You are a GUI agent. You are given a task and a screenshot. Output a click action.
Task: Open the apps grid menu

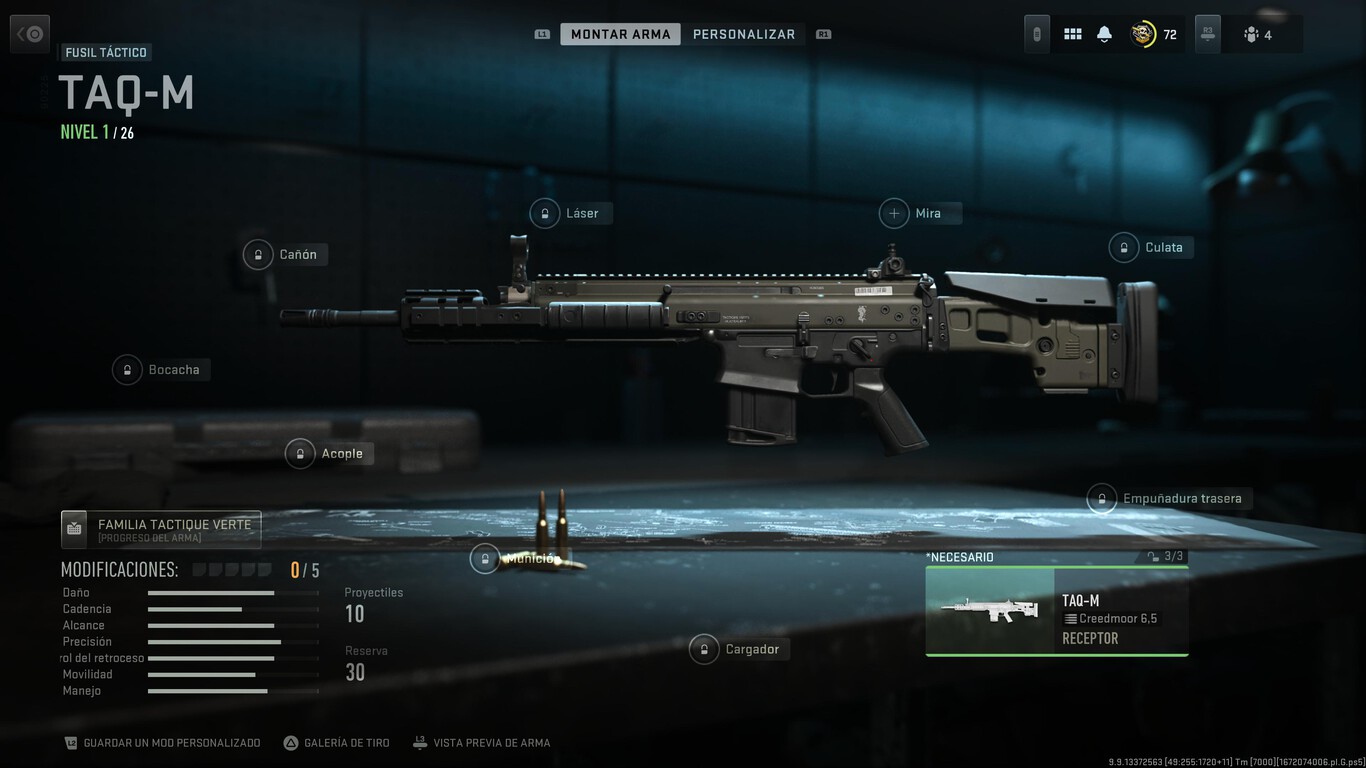click(1072, 33)
